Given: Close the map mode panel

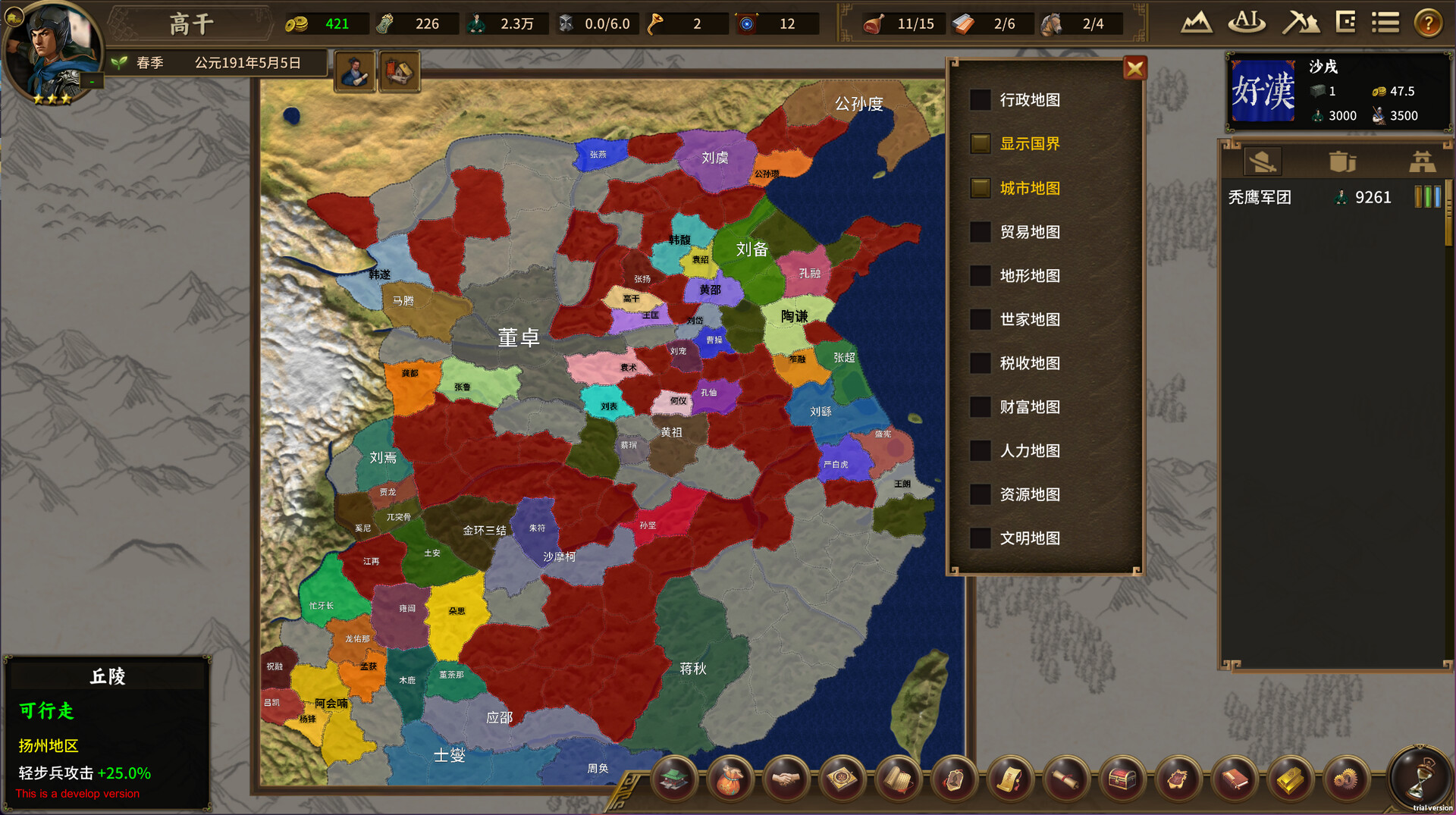Looking at the screenshot, I should pos(1134,69).
